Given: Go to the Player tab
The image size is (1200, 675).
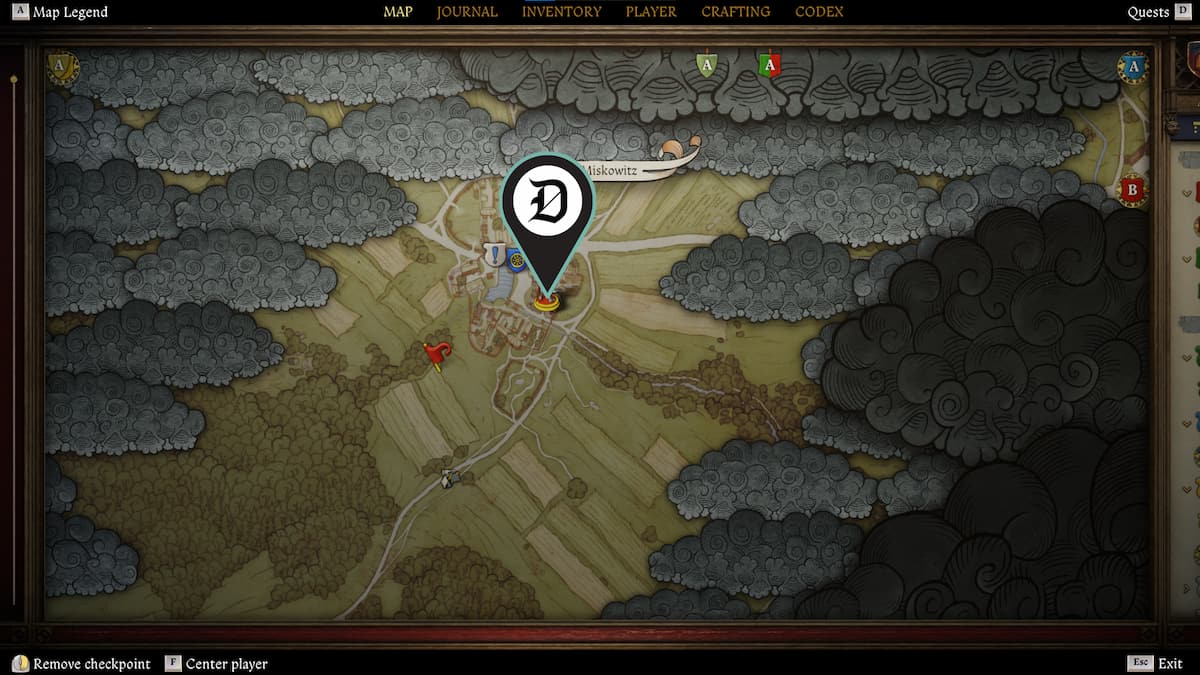Looking at the screenshot, I should click(x=651, y=12).
